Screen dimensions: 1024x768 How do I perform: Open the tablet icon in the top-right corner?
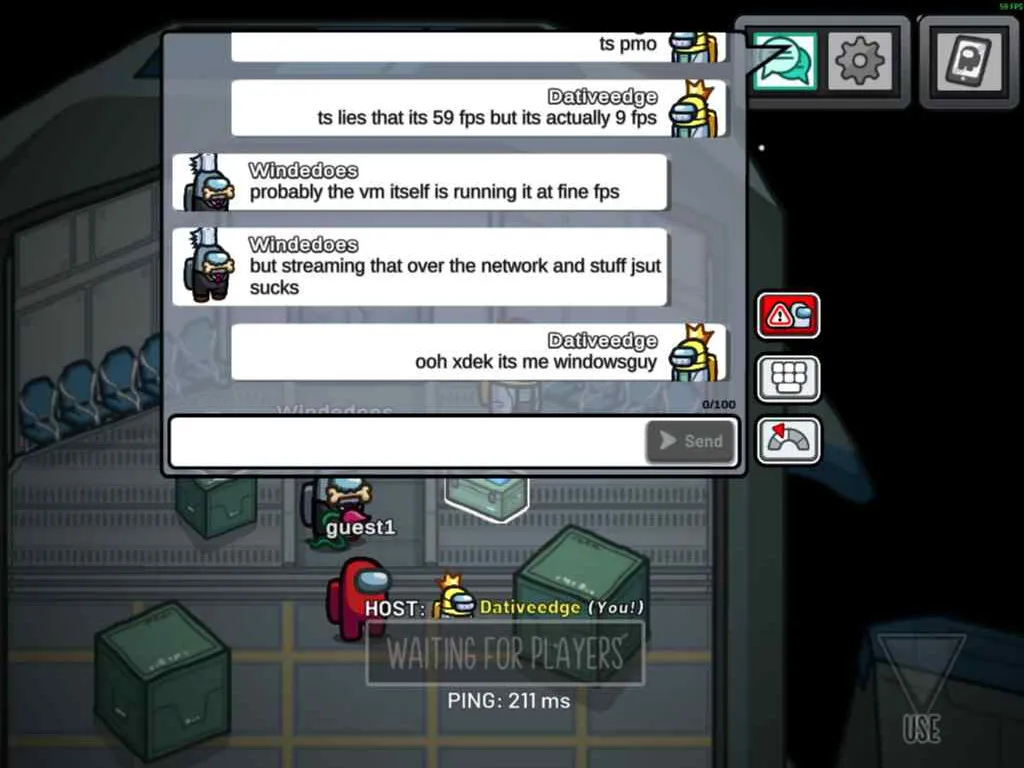click(966, 61)
